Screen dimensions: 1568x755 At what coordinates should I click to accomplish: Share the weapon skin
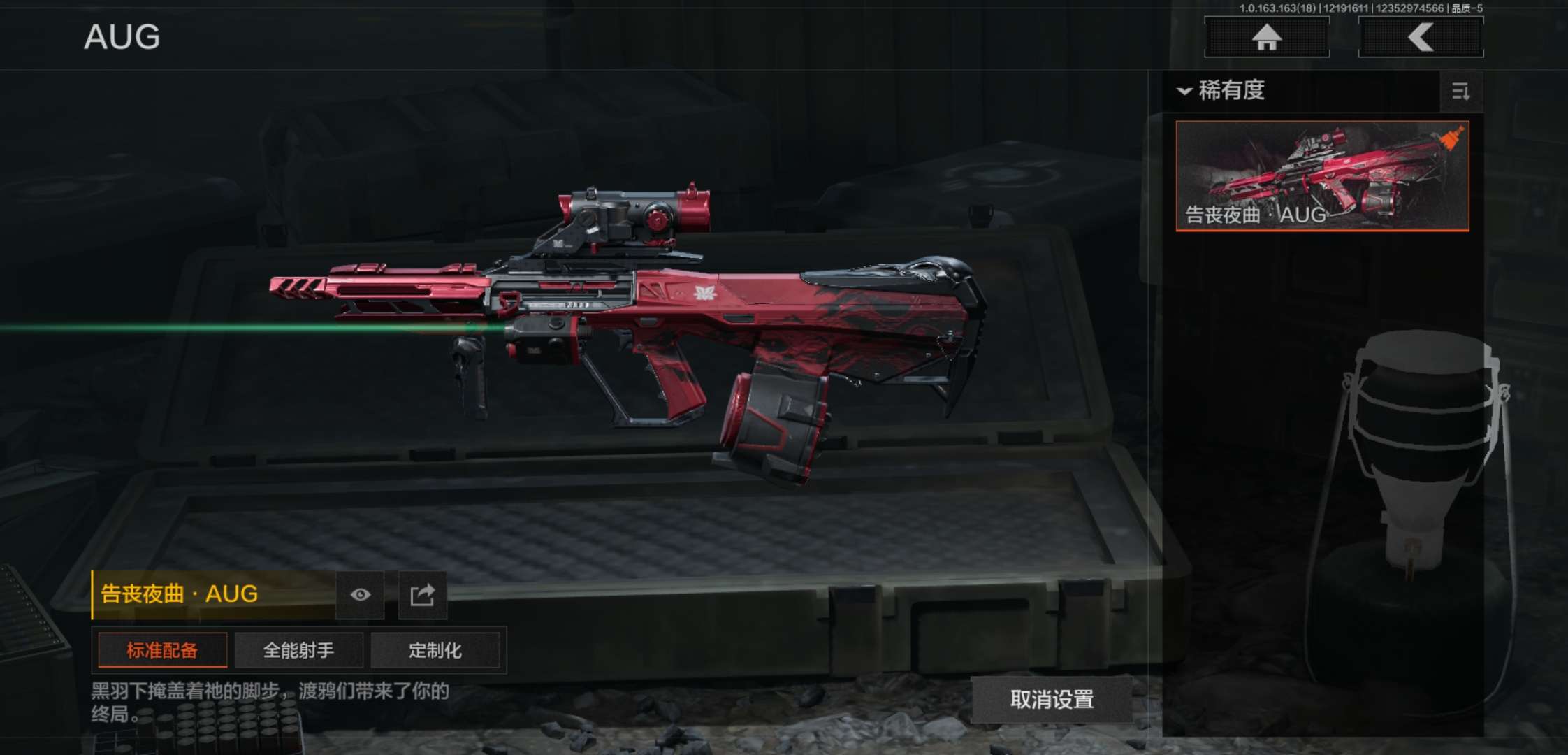tap(422, 594)
